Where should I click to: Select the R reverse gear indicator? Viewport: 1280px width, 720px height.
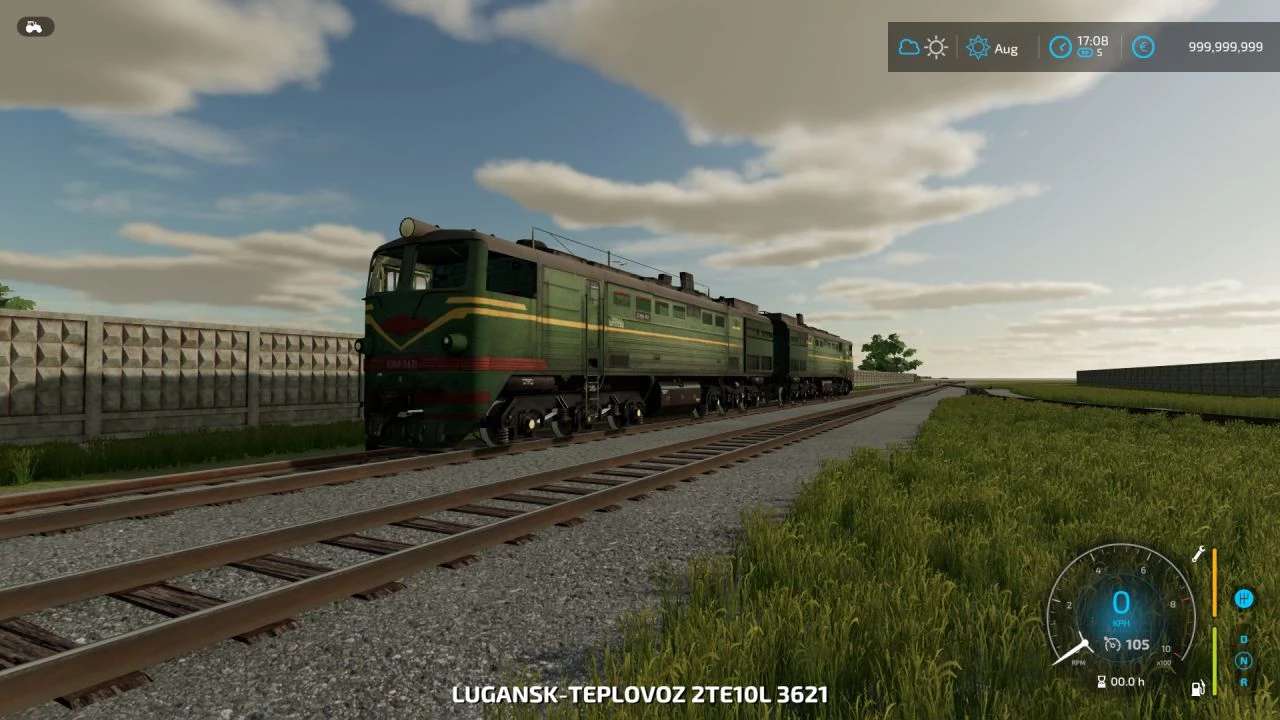(x=1243, y=681)
